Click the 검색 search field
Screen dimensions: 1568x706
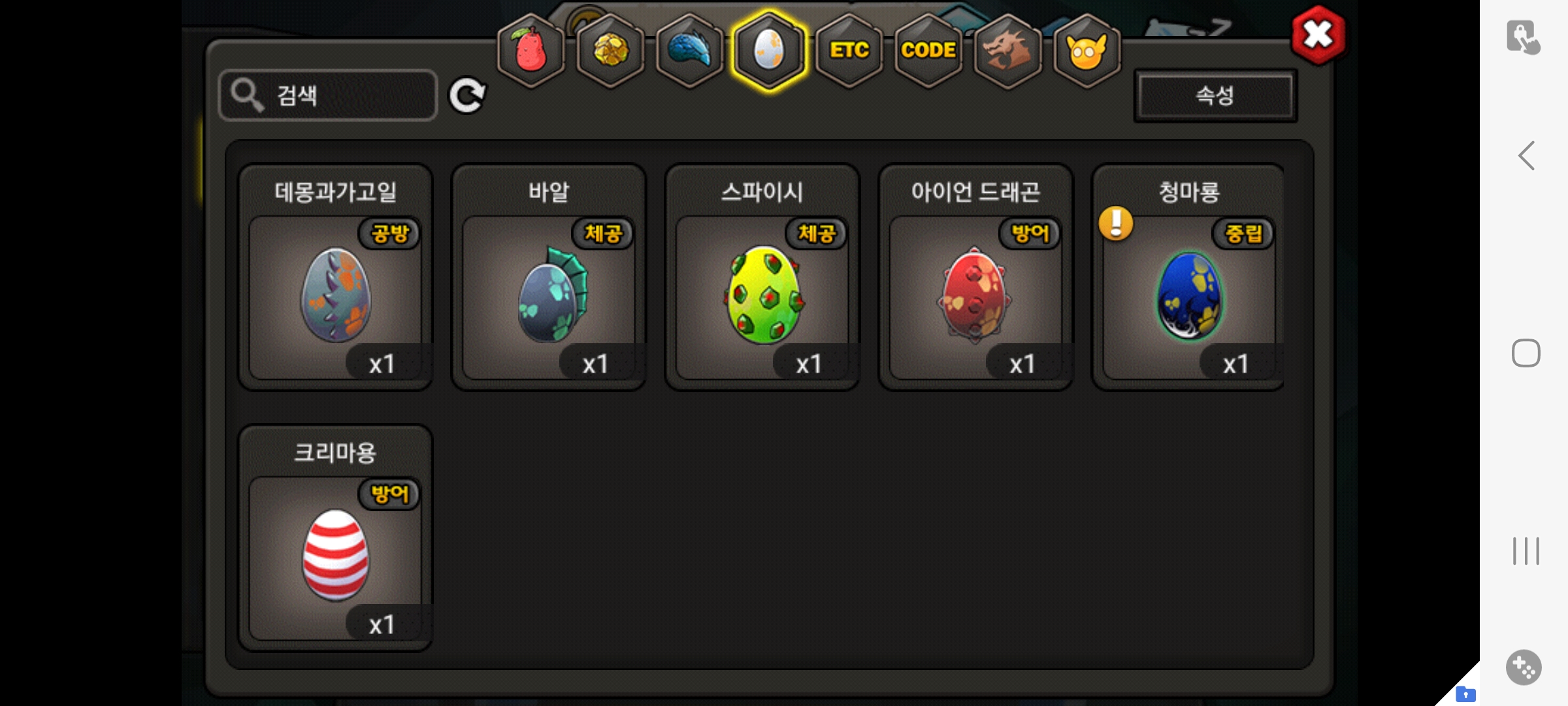point(328,95)
